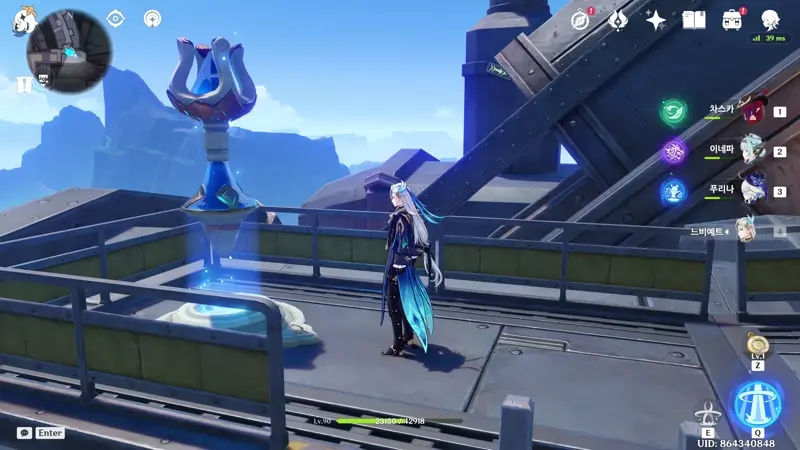Use the gold gadget icon
Image resolution: width=800 pixels, height=450 pixels.
759,346
